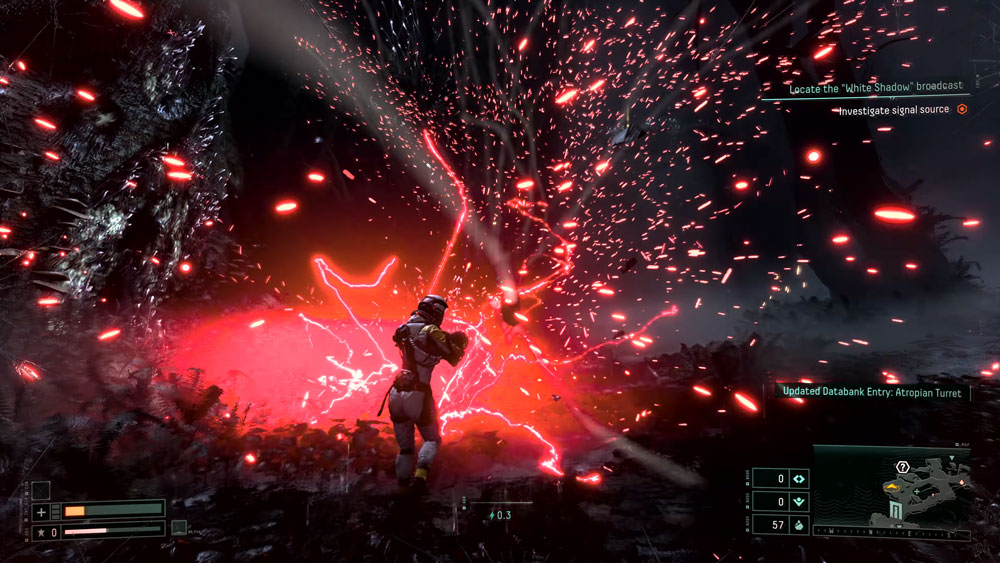Select the question mark marker on minimap

pyautogui.click(x=902, y=467)
